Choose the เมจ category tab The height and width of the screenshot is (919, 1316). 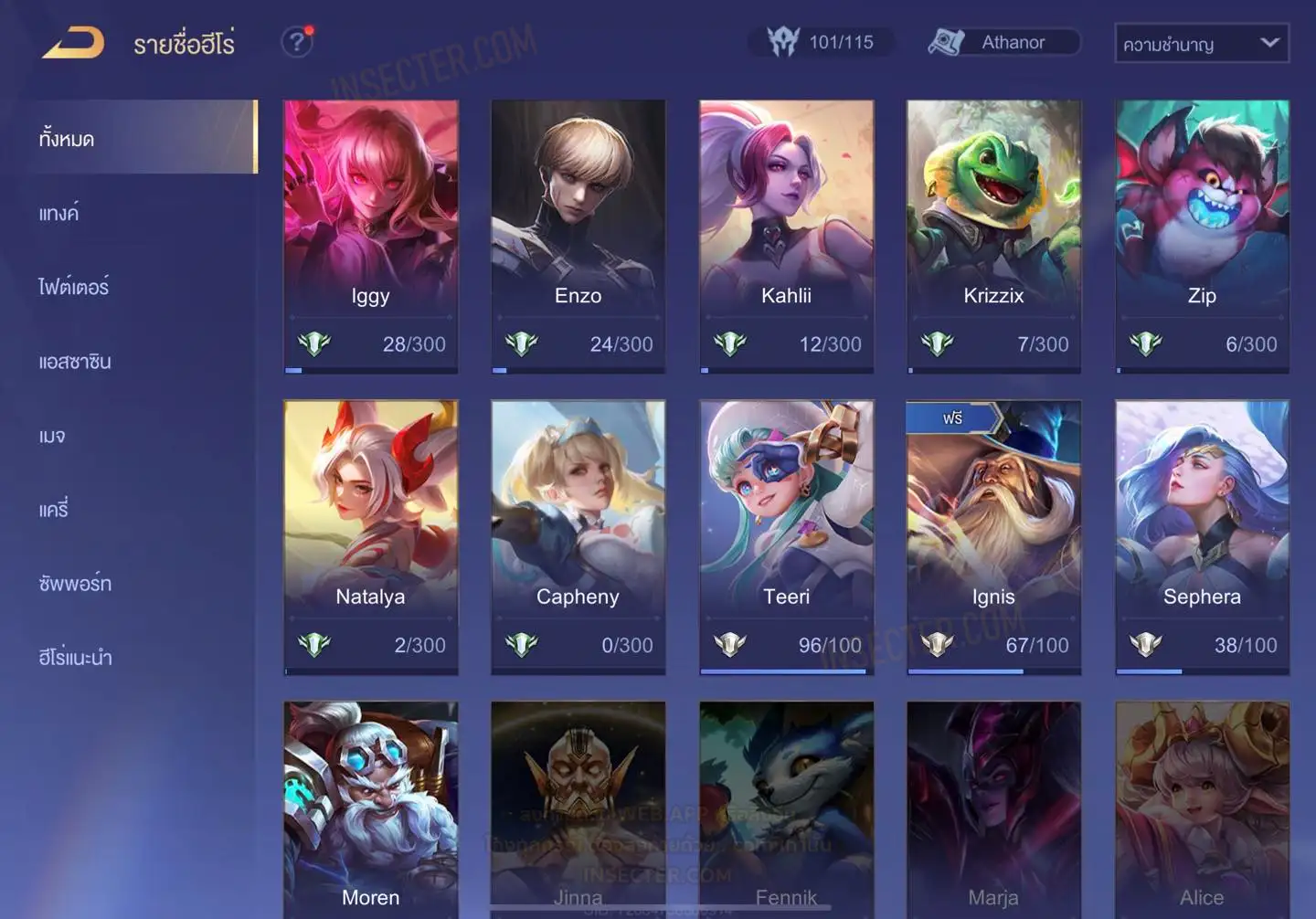click(52, 435)
